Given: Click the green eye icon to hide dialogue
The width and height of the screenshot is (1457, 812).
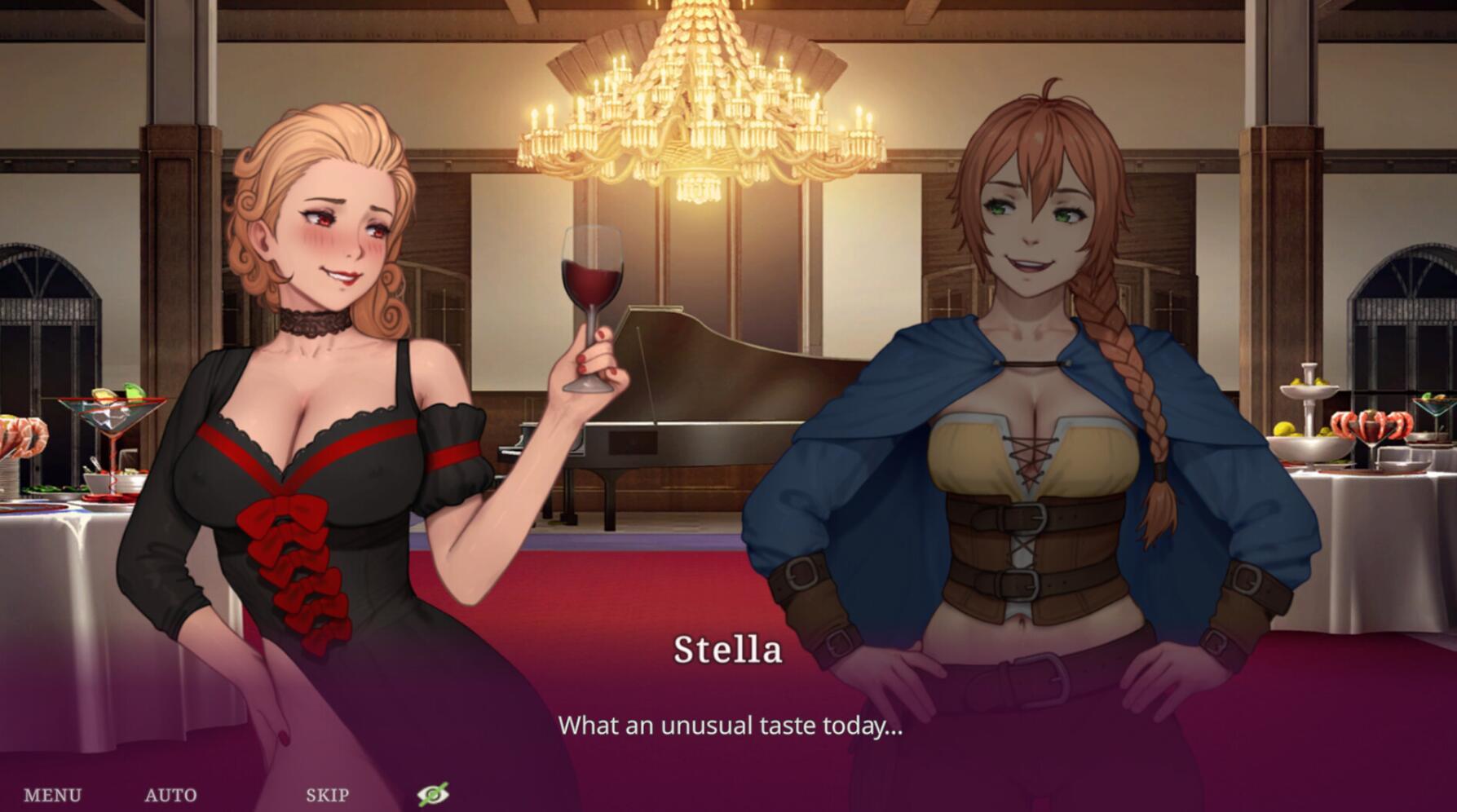Looking at the screenshot, I should click(435, 794).
